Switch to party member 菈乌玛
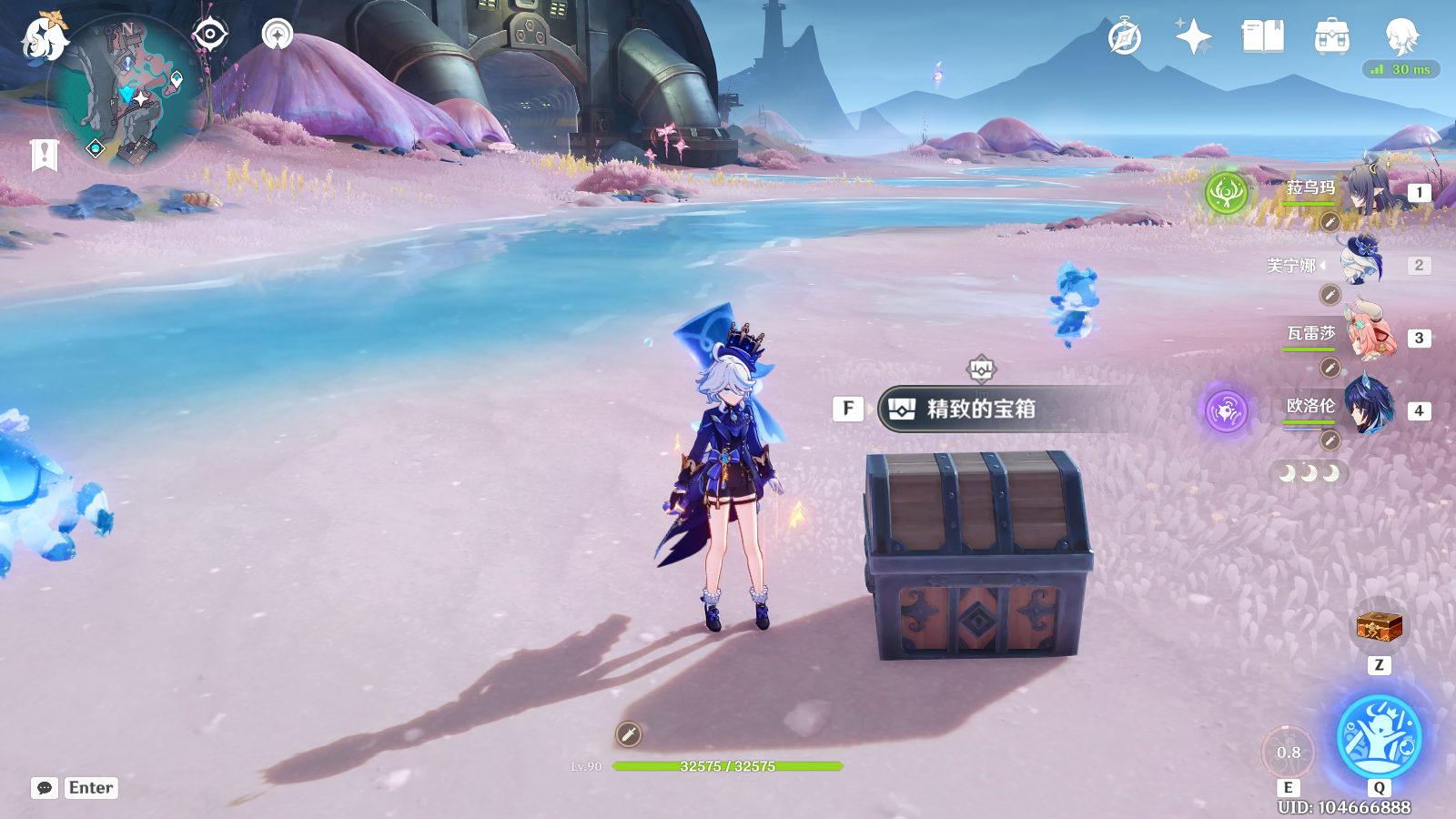The height and width of the screenshot is (819, 1456). click(x=1365, y=190)
